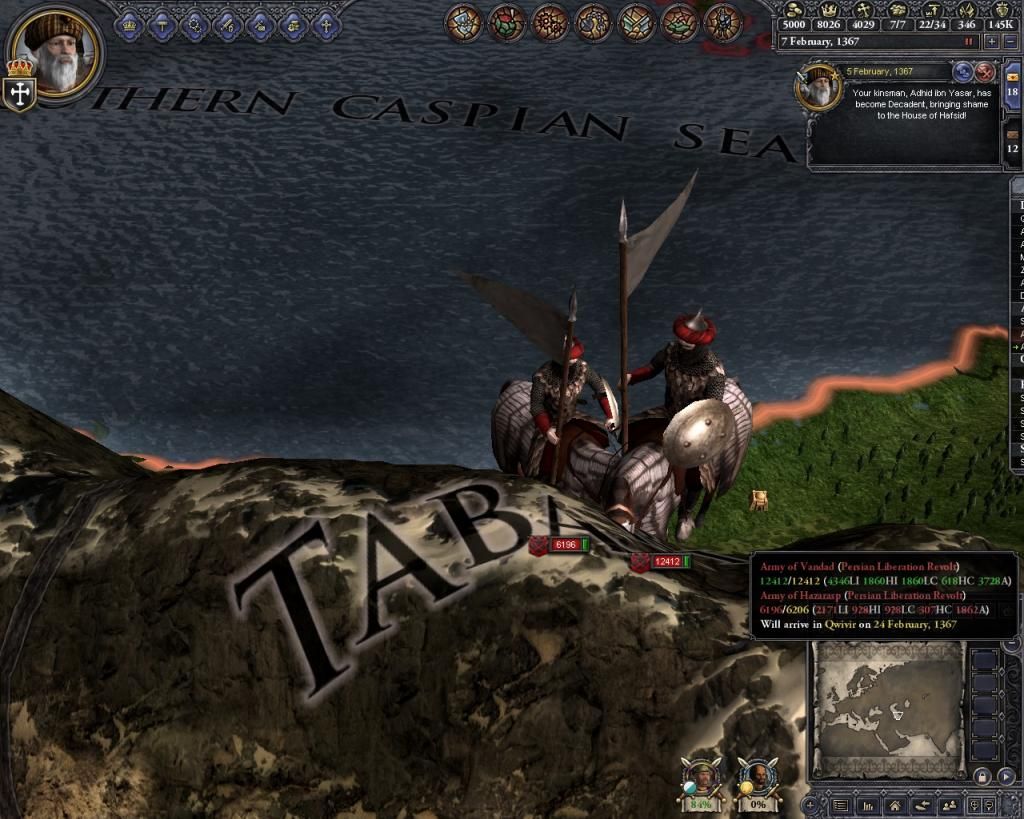Select the 6196 troop army banner
The height and width of the screenshot is (819, 1024).
(563, 545)
